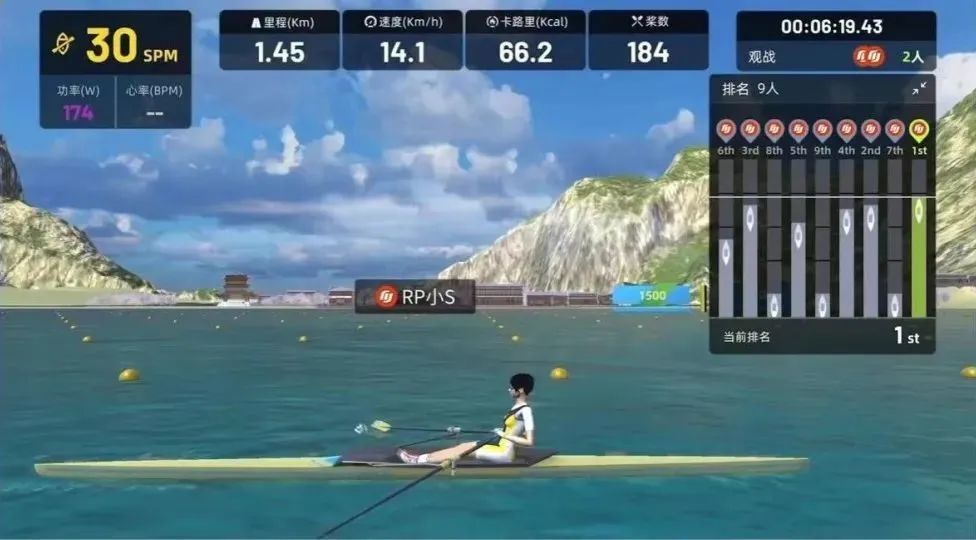This screenshot has width=976, height=540.
Task: Select the 2nd place rower marker
Action: (x=871, y=130)
